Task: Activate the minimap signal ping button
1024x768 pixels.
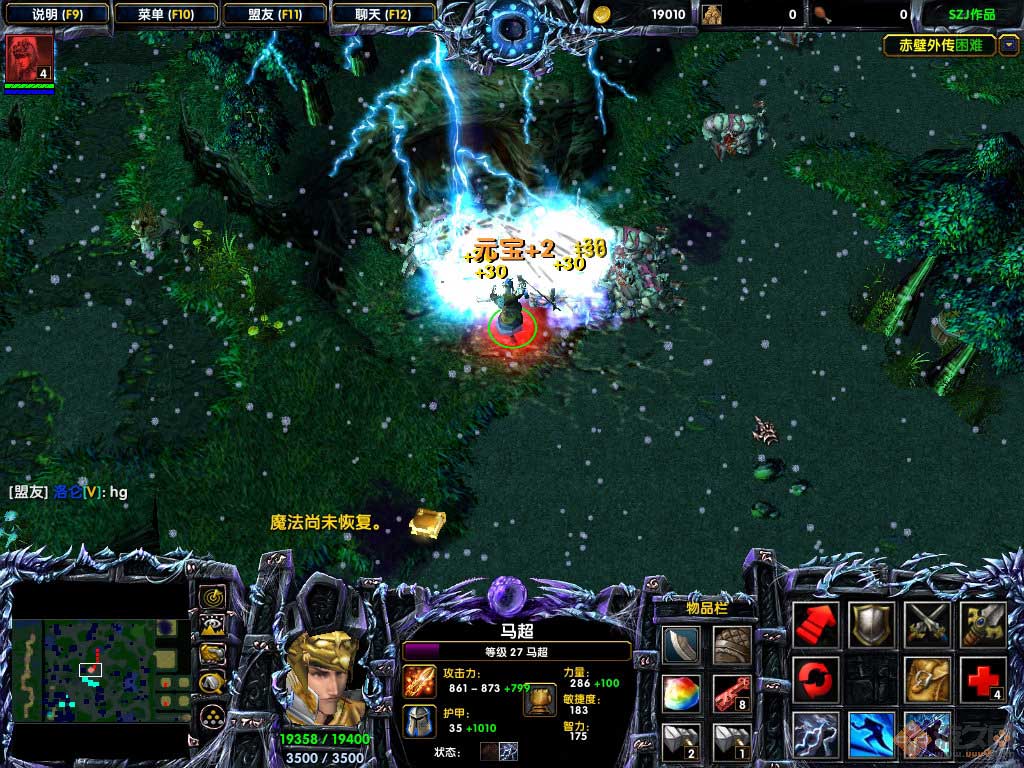Action: pos(212,598)
